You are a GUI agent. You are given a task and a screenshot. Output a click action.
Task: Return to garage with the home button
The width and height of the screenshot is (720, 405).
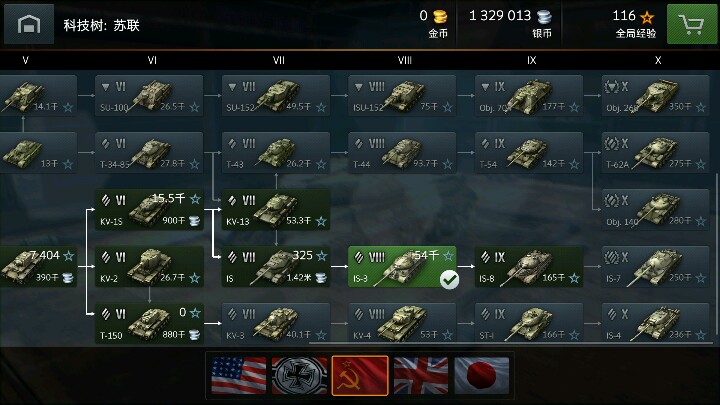(28, 23)
